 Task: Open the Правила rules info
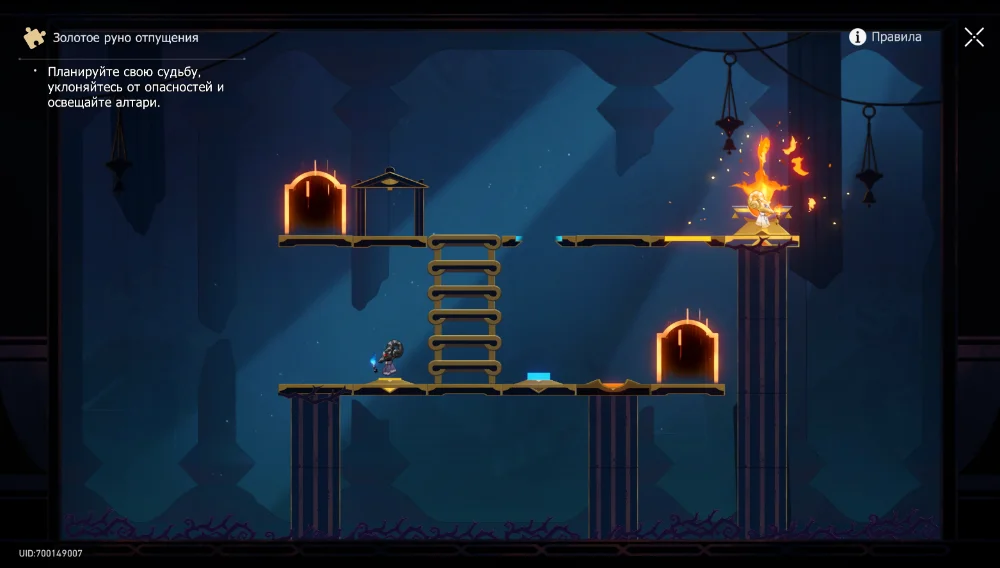(x=885, y=37)
